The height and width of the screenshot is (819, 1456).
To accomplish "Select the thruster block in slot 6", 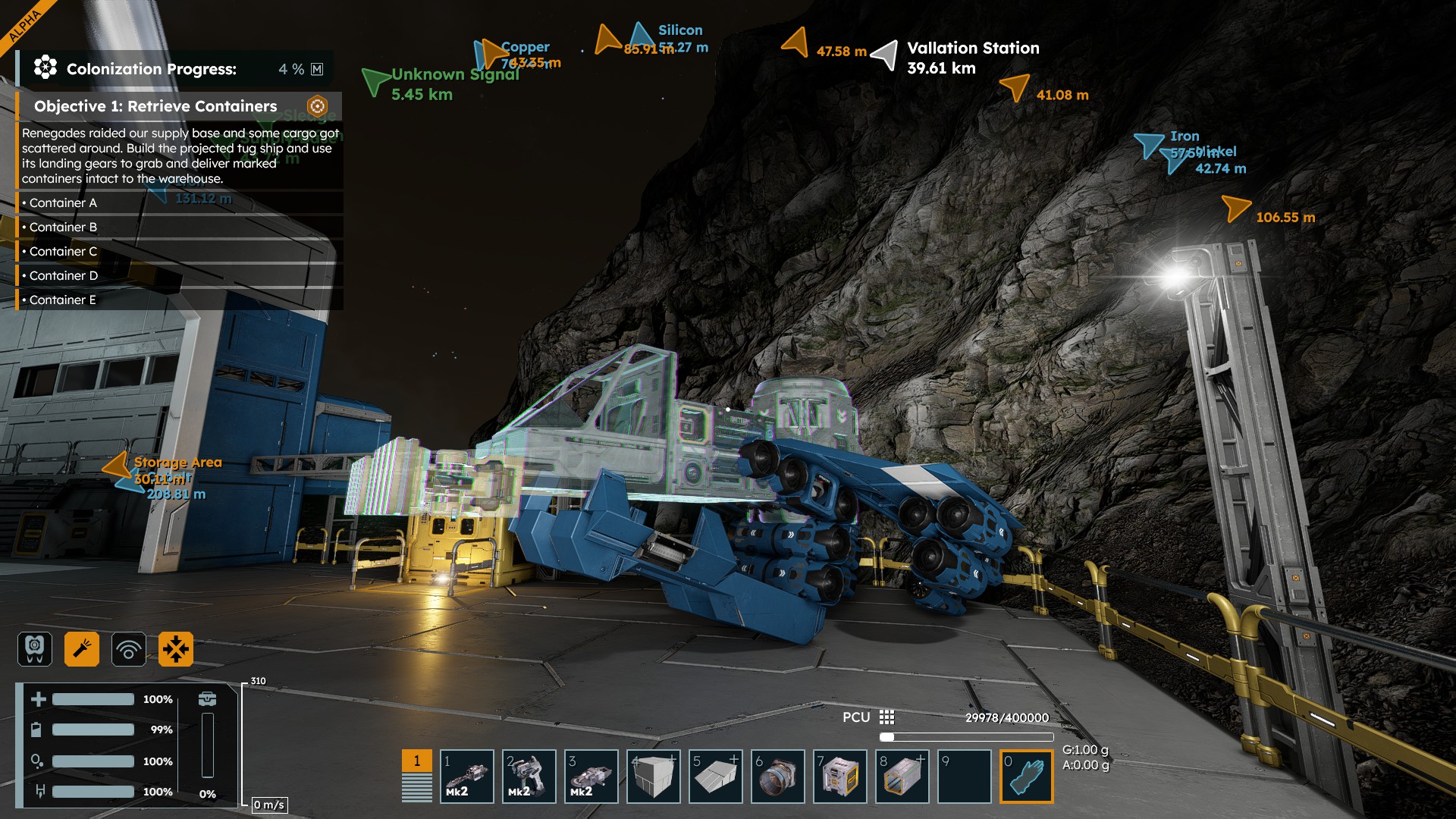I will tap(777, 776).
